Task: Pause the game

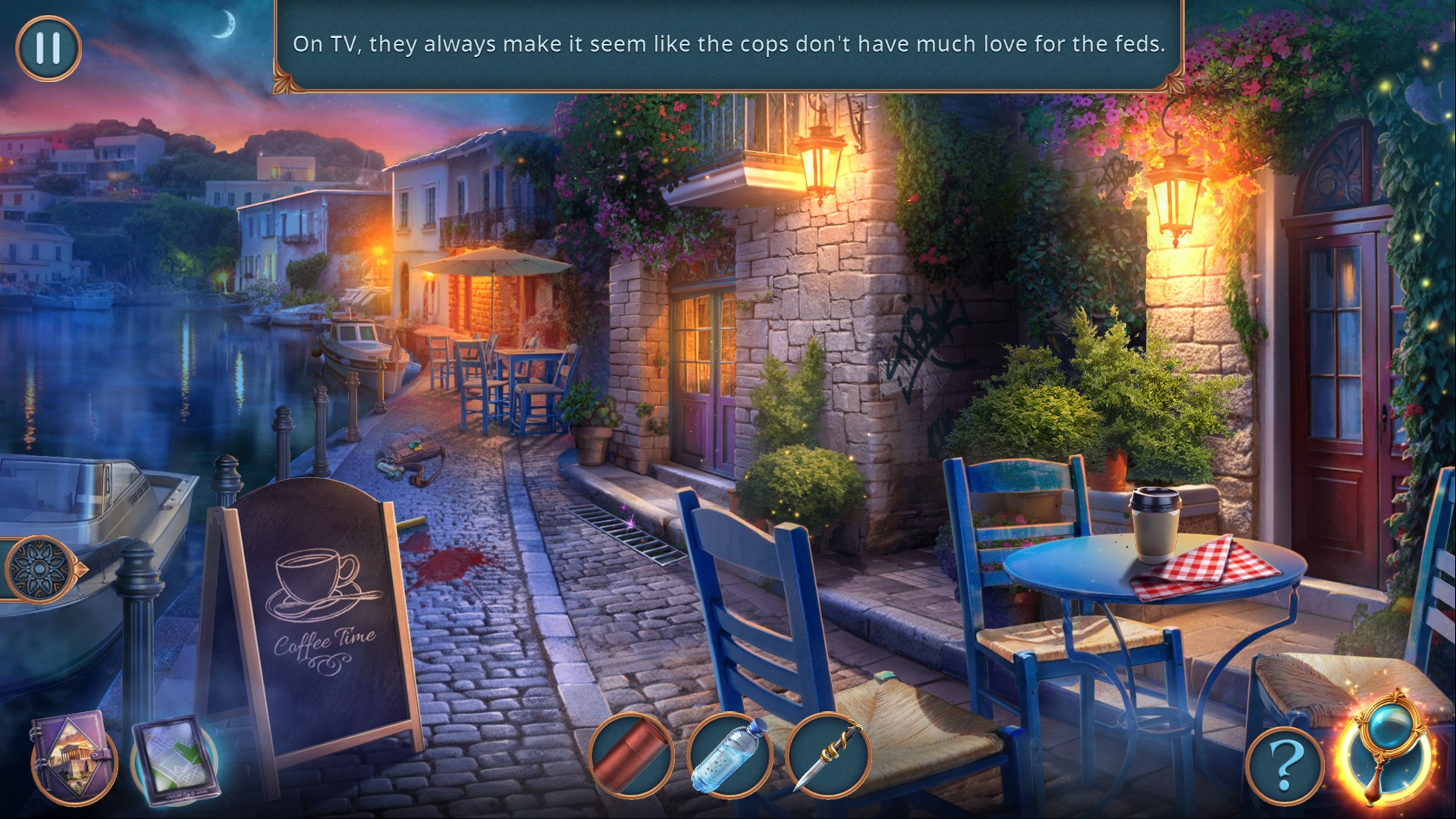Action: 48,48
